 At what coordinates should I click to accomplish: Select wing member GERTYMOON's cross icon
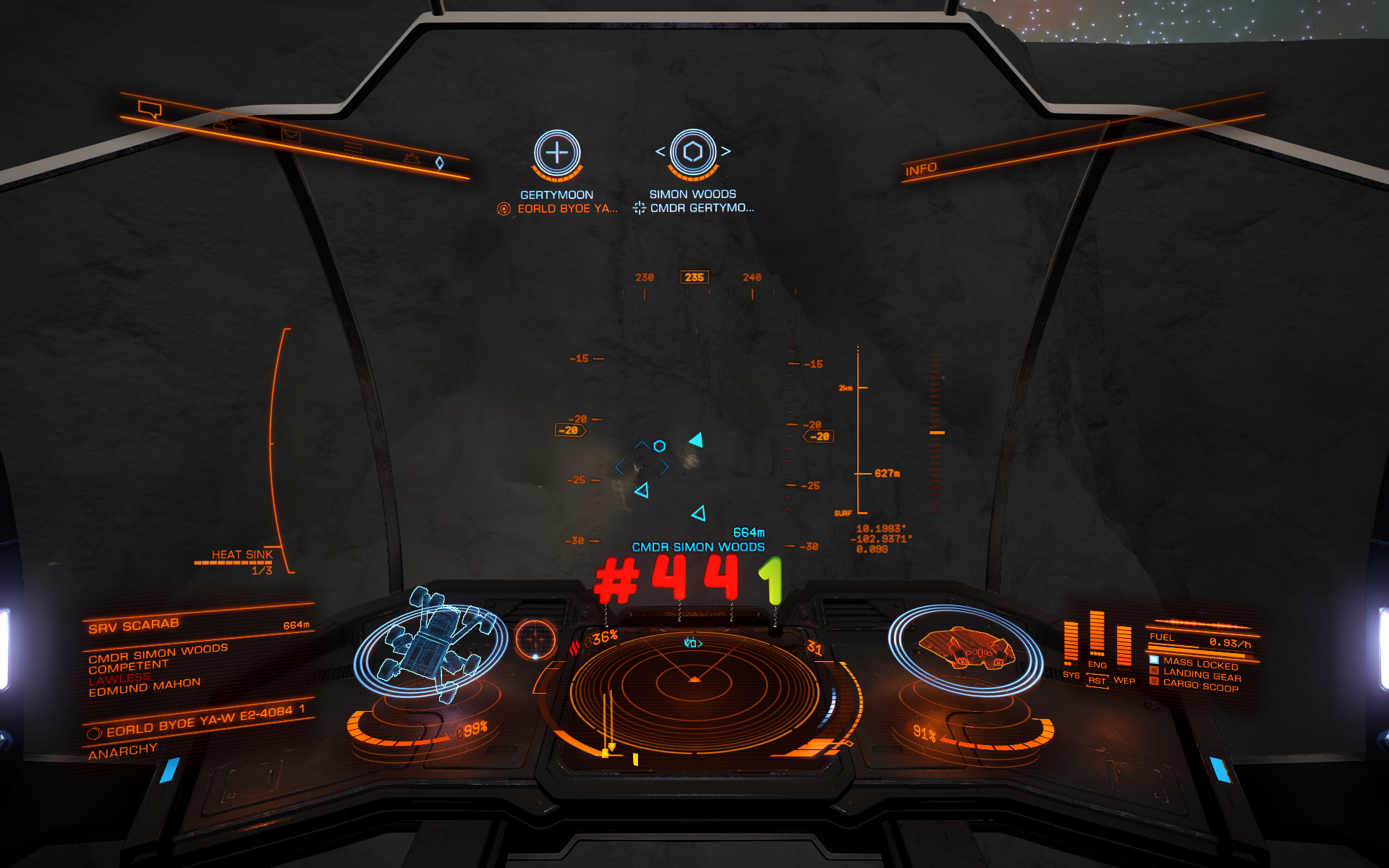556,153
